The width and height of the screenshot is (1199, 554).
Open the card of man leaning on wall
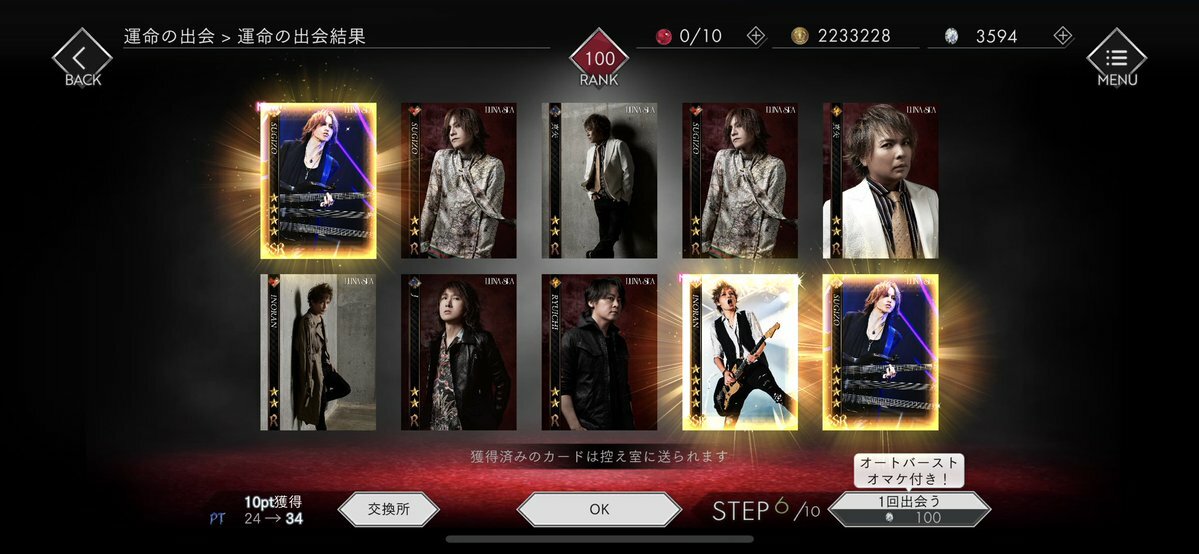[599, 180]
